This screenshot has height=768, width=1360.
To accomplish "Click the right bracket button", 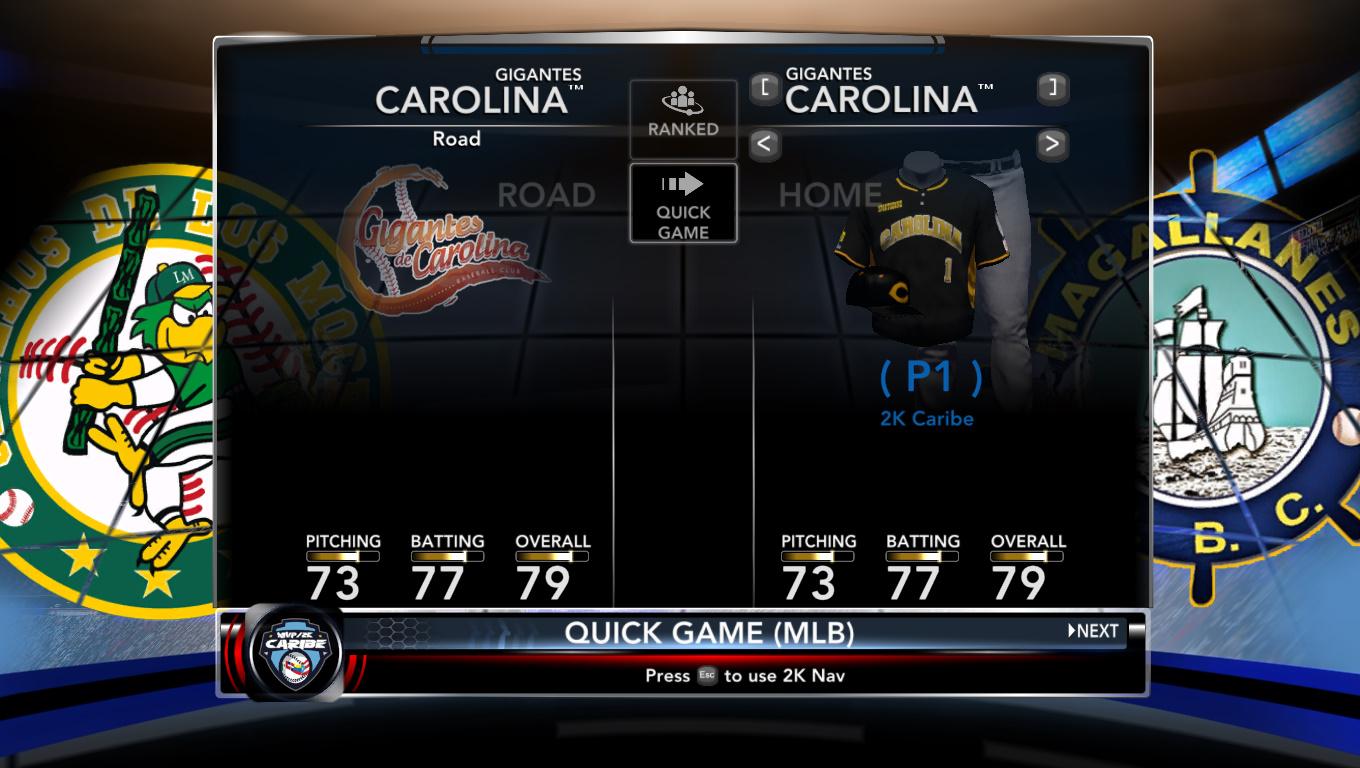I will 1051,88.
